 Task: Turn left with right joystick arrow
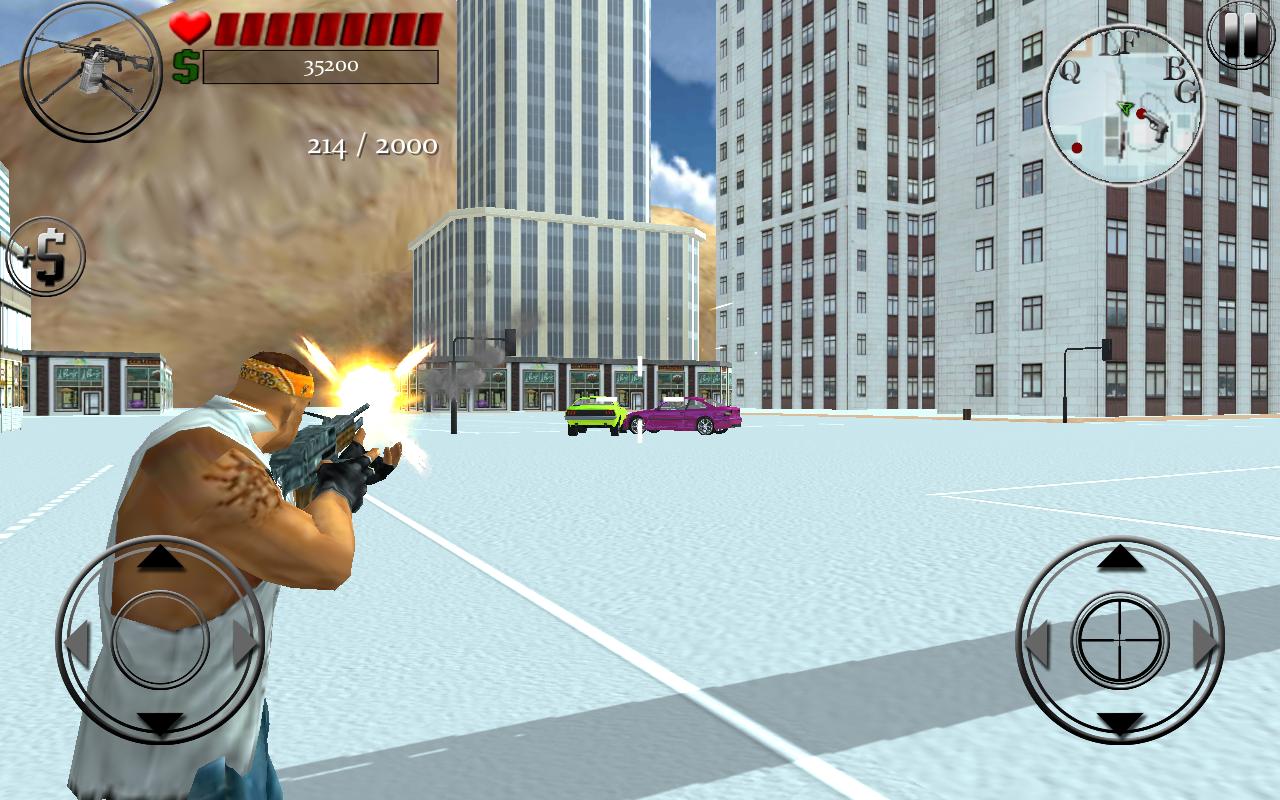coord(1037,642)
